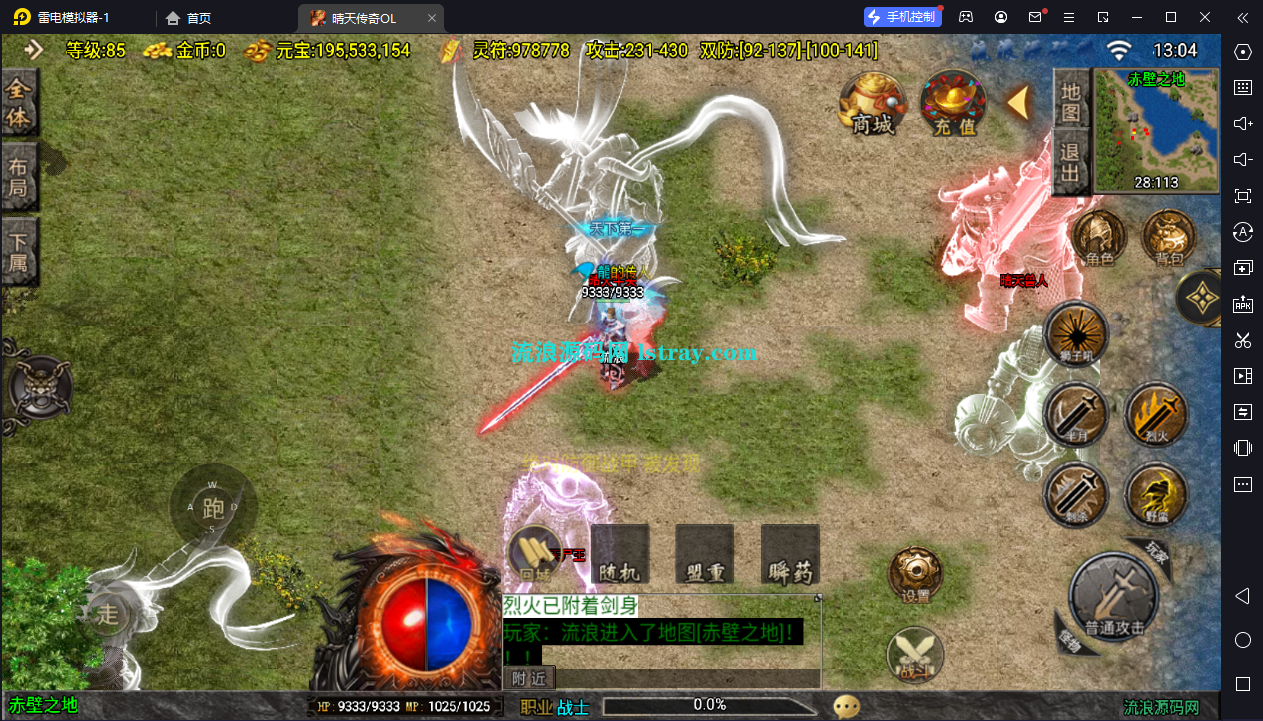
Task: Collapse the top menu with the yellow arrow
Action: pos(1019,101)
